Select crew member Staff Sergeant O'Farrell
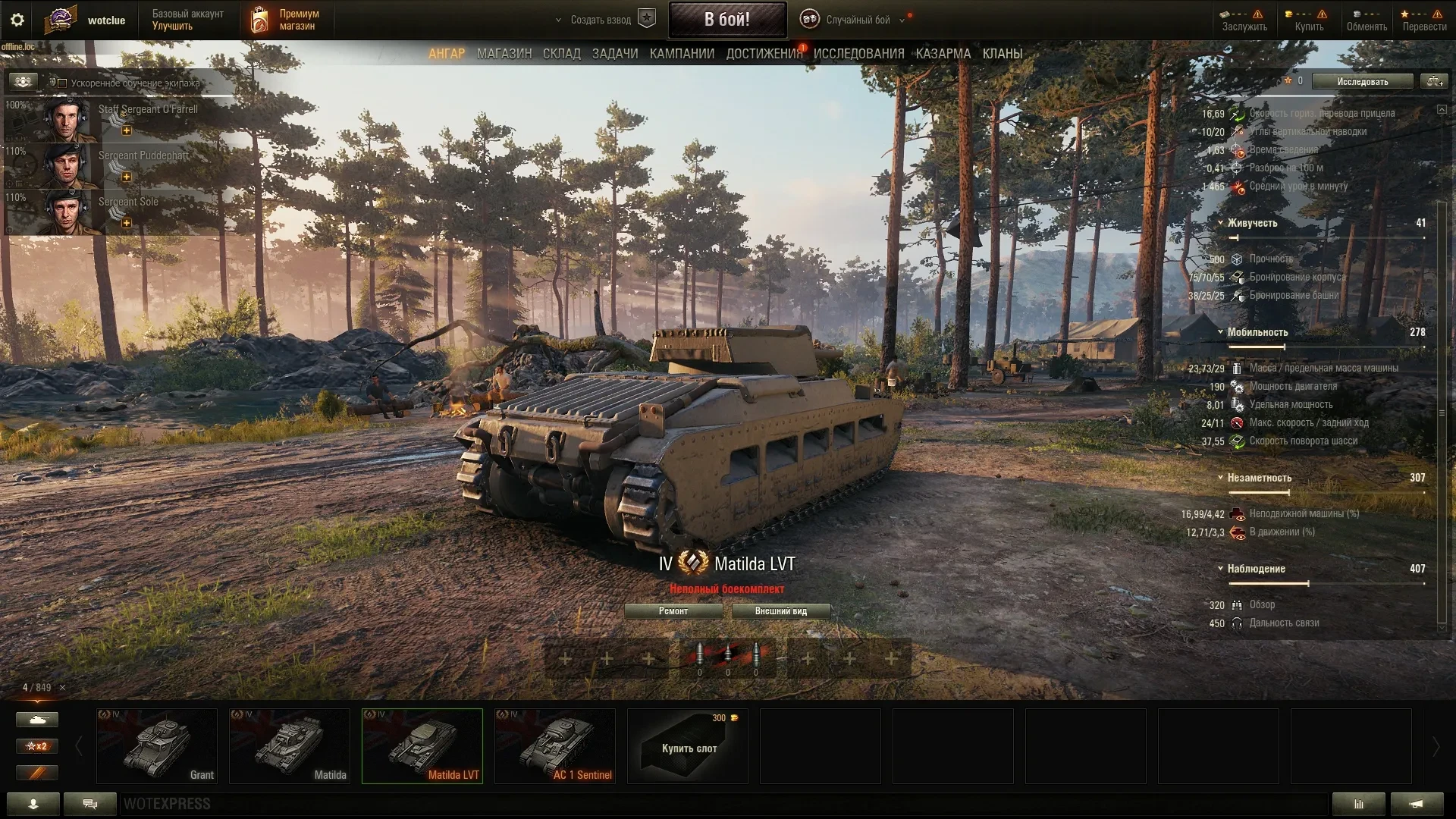The width and height of the screenshot is (1456, 819). pyautogui.click(x=121, y=120)
